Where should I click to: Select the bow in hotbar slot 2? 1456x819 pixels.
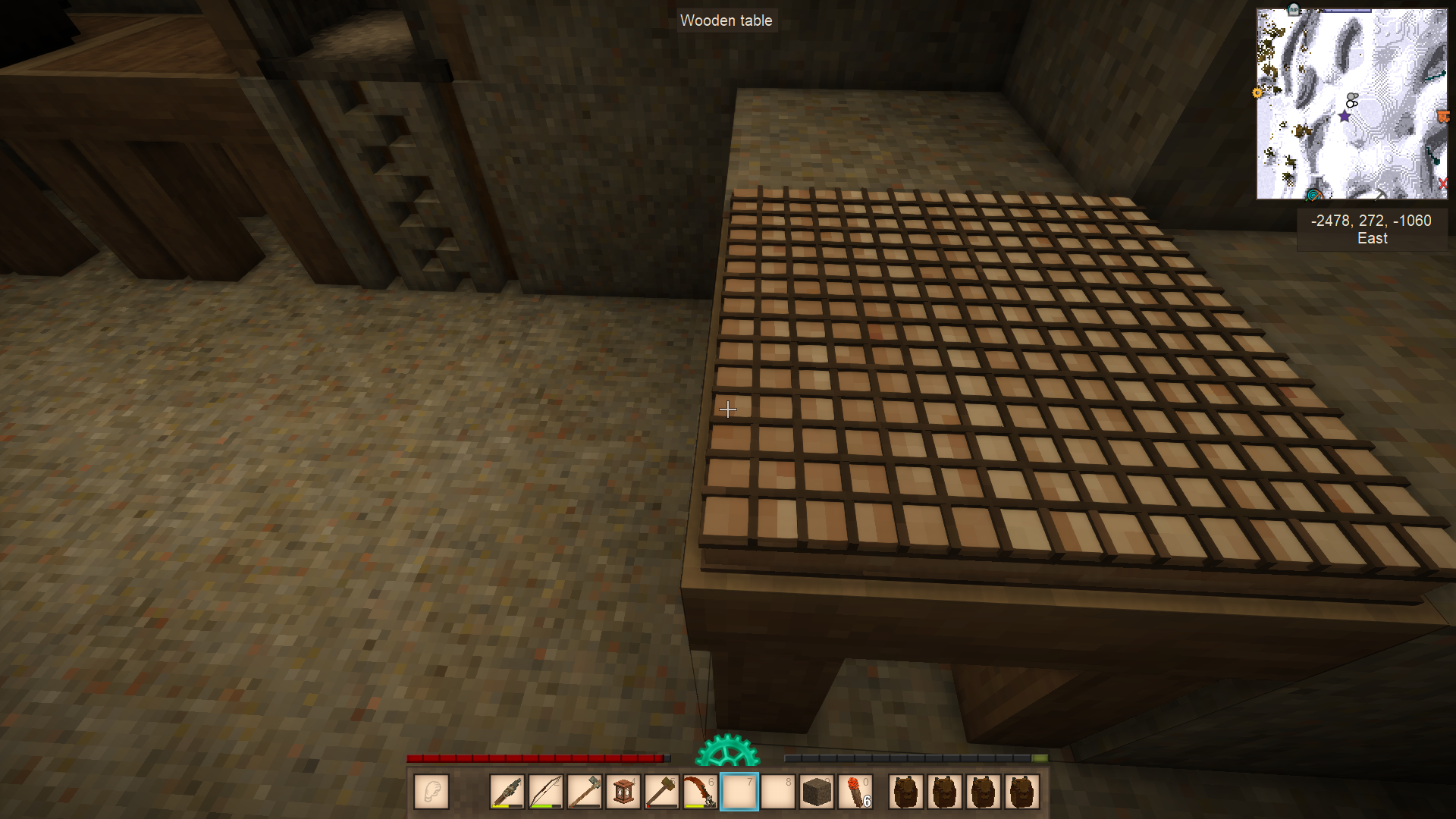[545, 791]
